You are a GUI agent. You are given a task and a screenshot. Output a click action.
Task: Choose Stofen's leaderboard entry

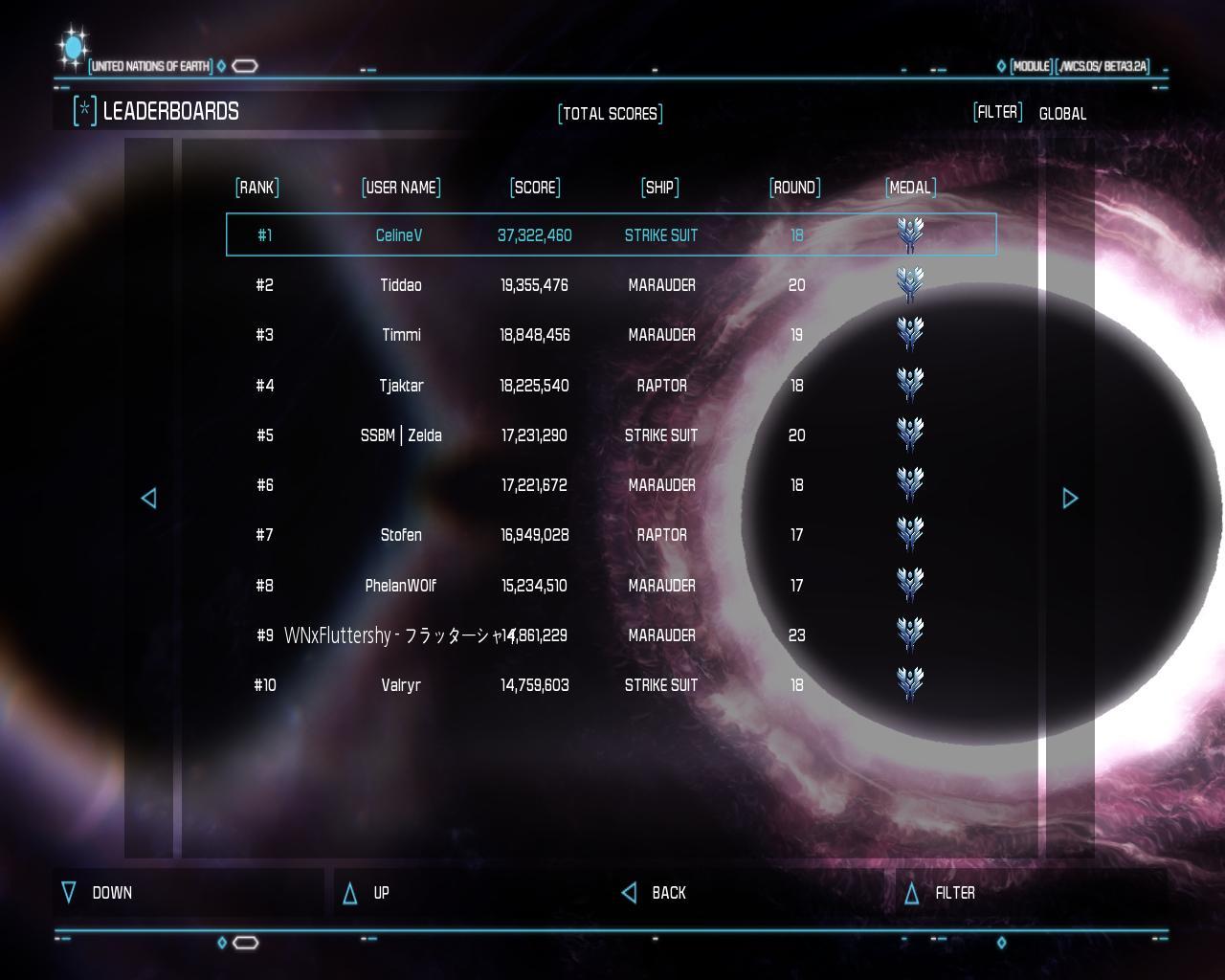coord(611,535)
